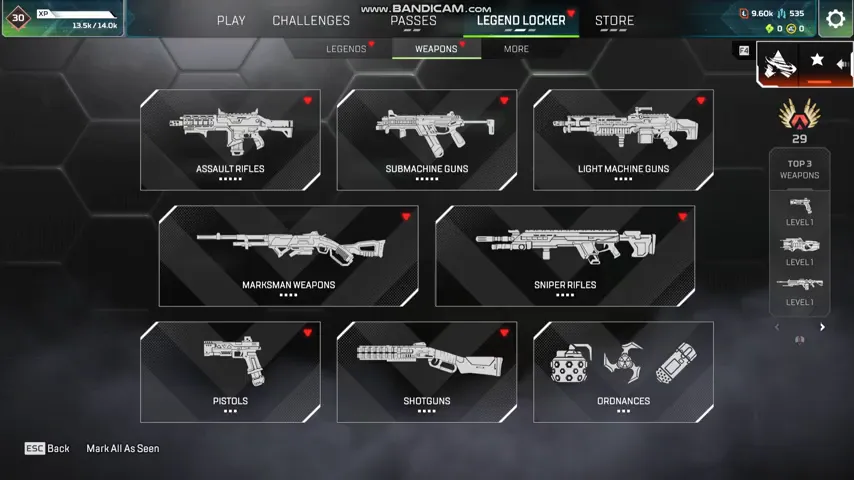Open the More sub-tab

click(x=516, y=49)
